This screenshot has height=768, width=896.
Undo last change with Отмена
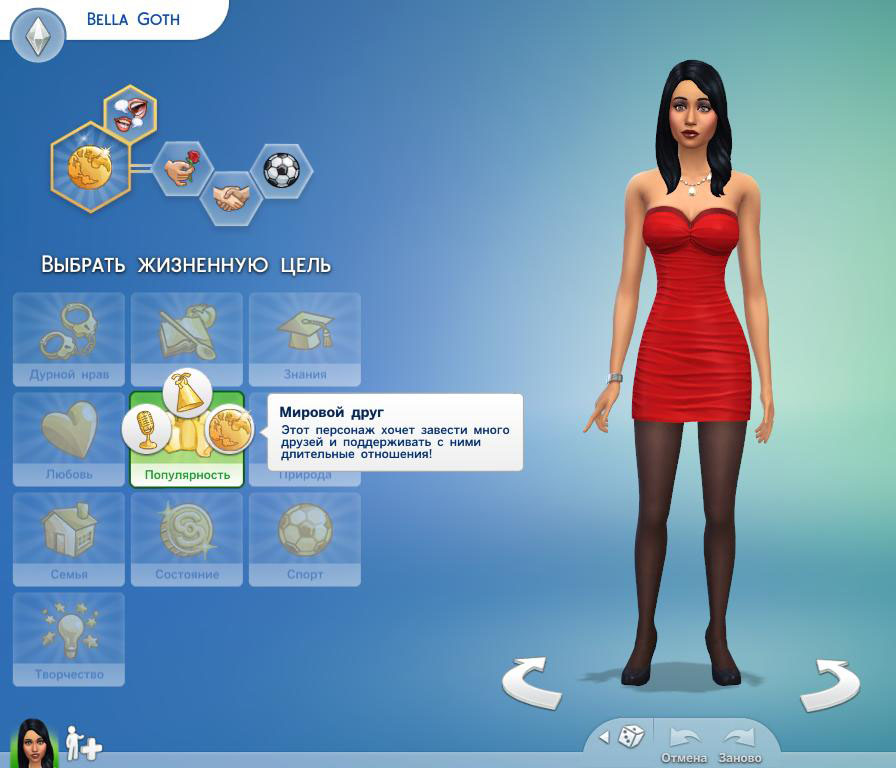[684, 741]
